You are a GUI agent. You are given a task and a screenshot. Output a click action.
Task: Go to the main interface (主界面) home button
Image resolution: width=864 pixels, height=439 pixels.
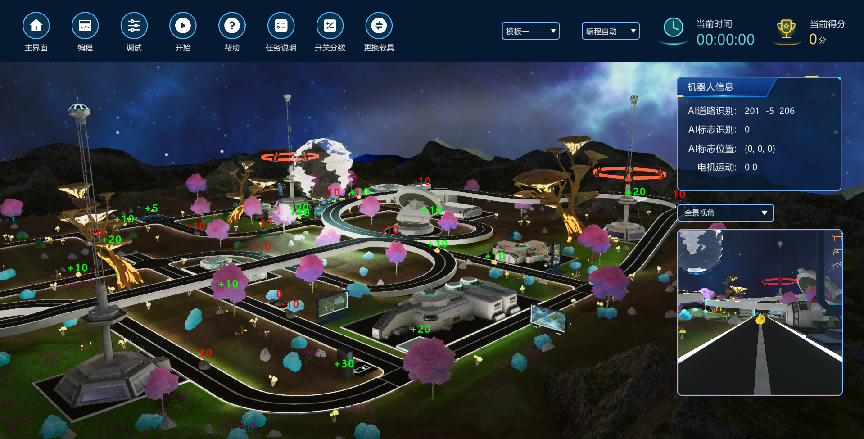(37, 25)
